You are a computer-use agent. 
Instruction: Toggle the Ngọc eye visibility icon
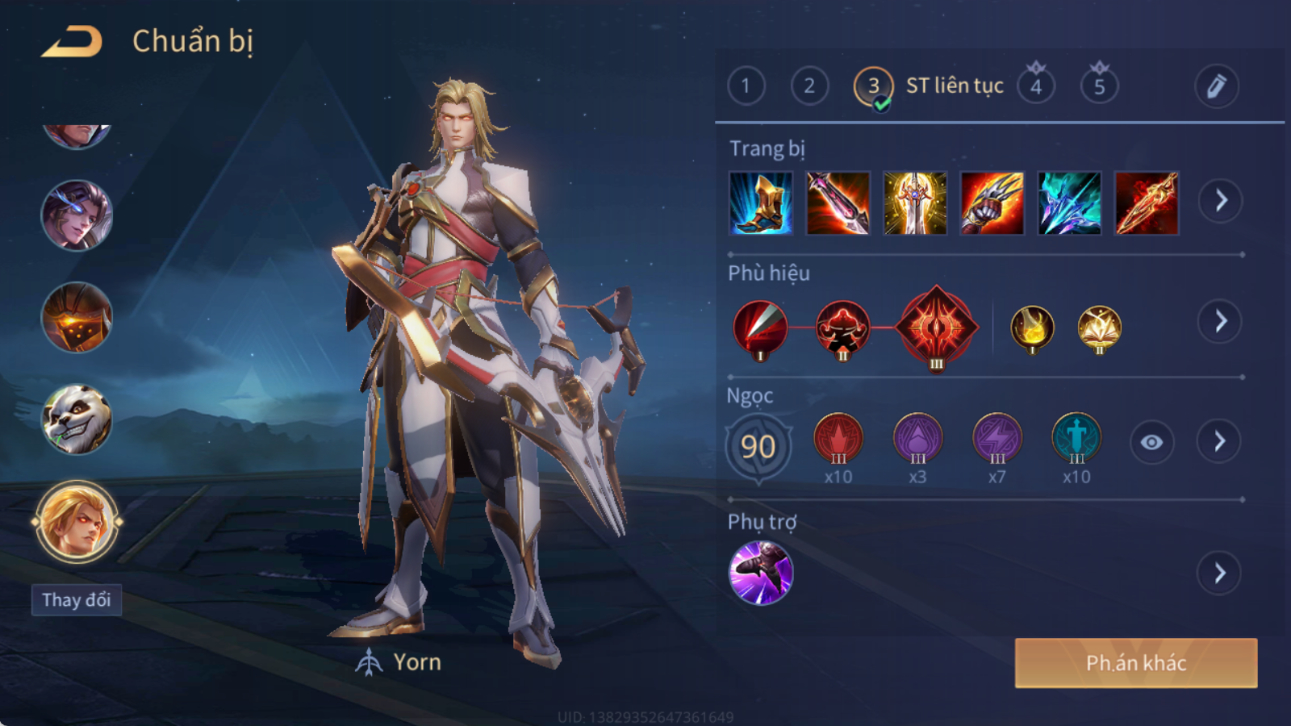(1152, 442)
